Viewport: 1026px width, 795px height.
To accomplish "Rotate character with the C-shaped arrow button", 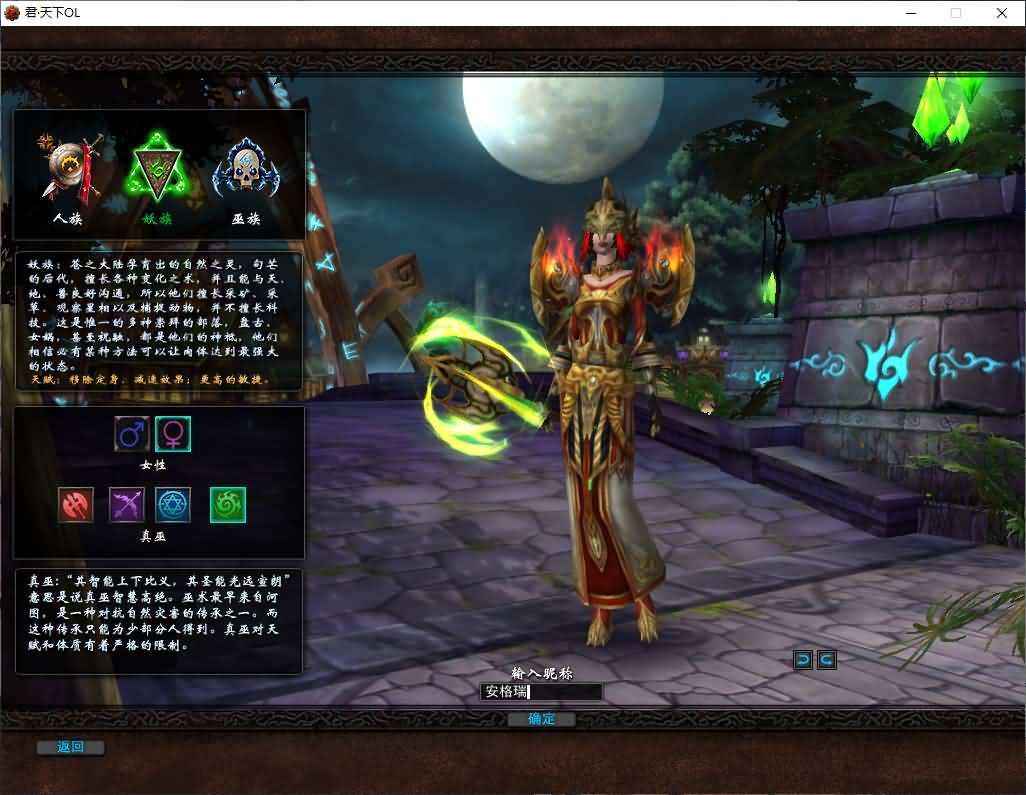I will click(826, 659).
